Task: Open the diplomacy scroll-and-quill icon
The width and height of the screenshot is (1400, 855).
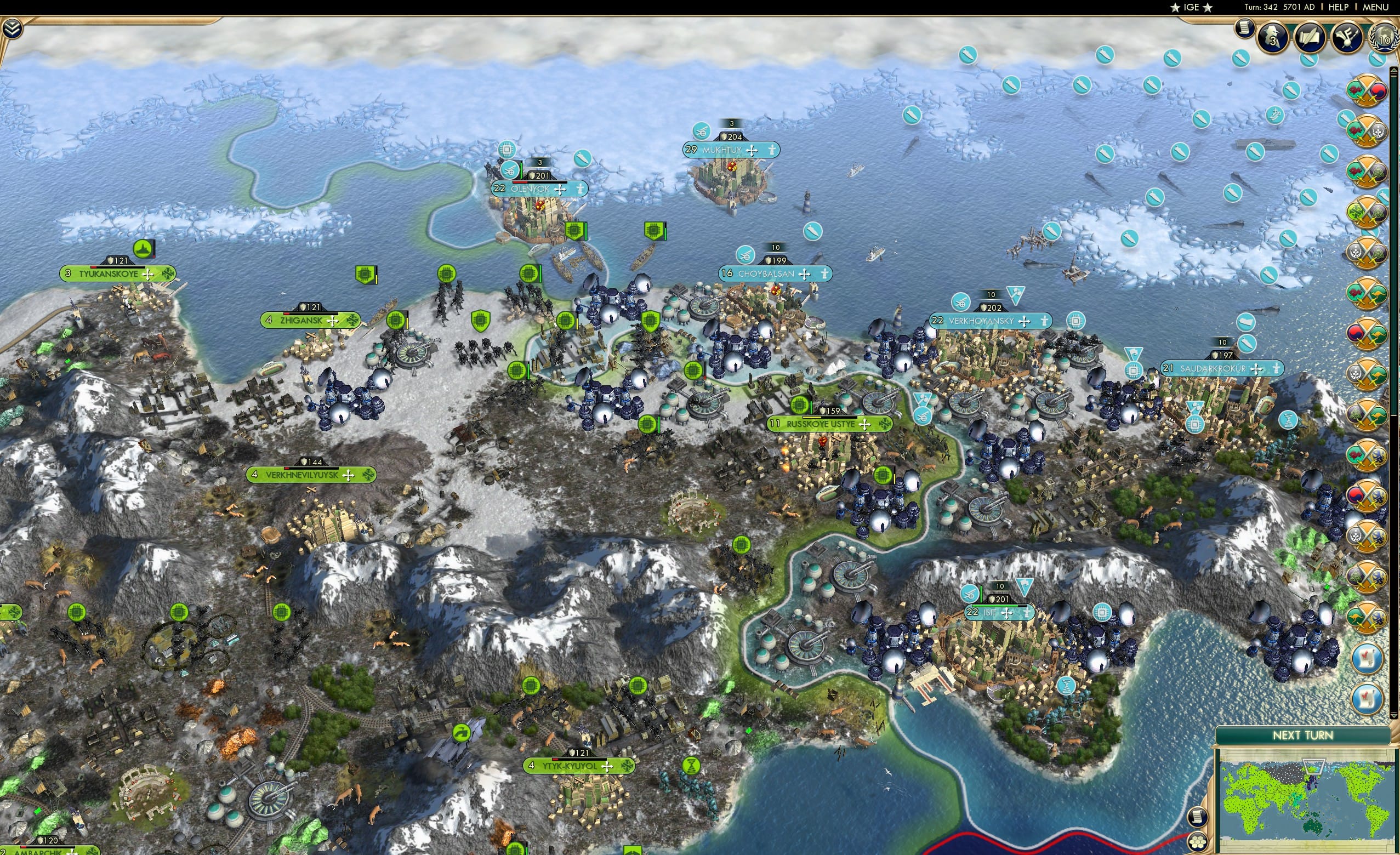Action: 1310,38
